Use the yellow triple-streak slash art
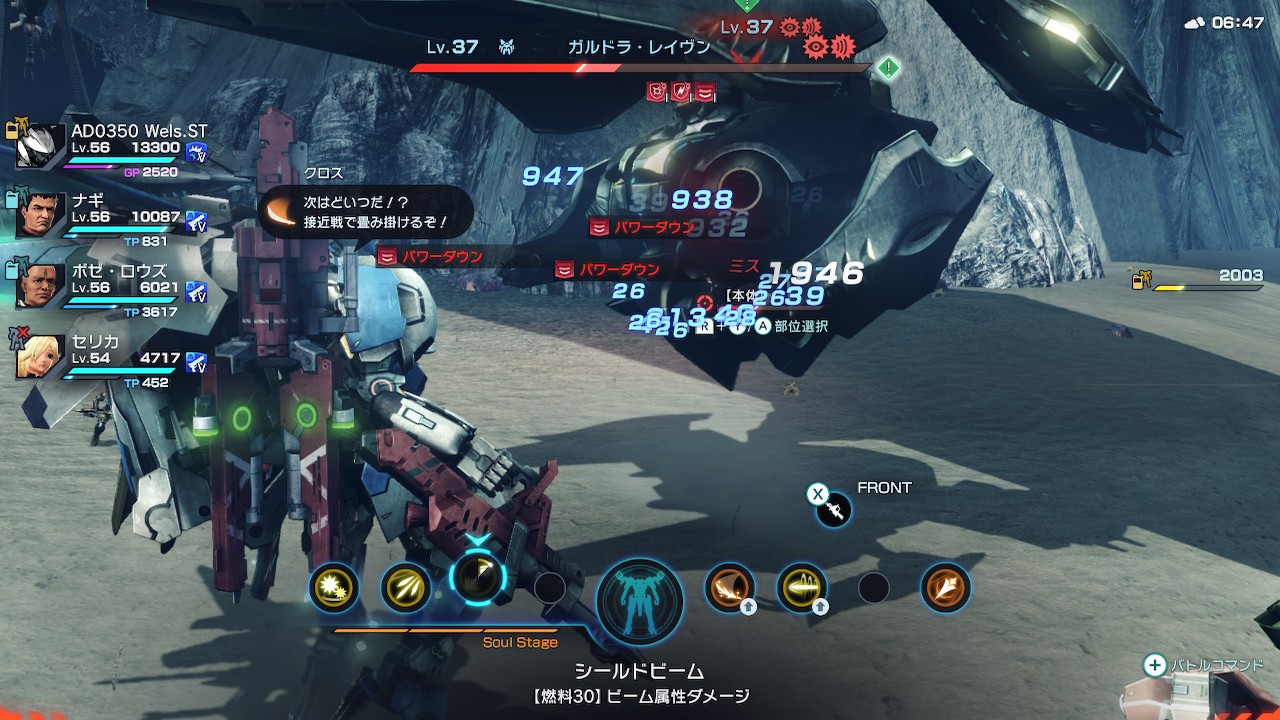 pyautogui.click(x=406, y=586)
